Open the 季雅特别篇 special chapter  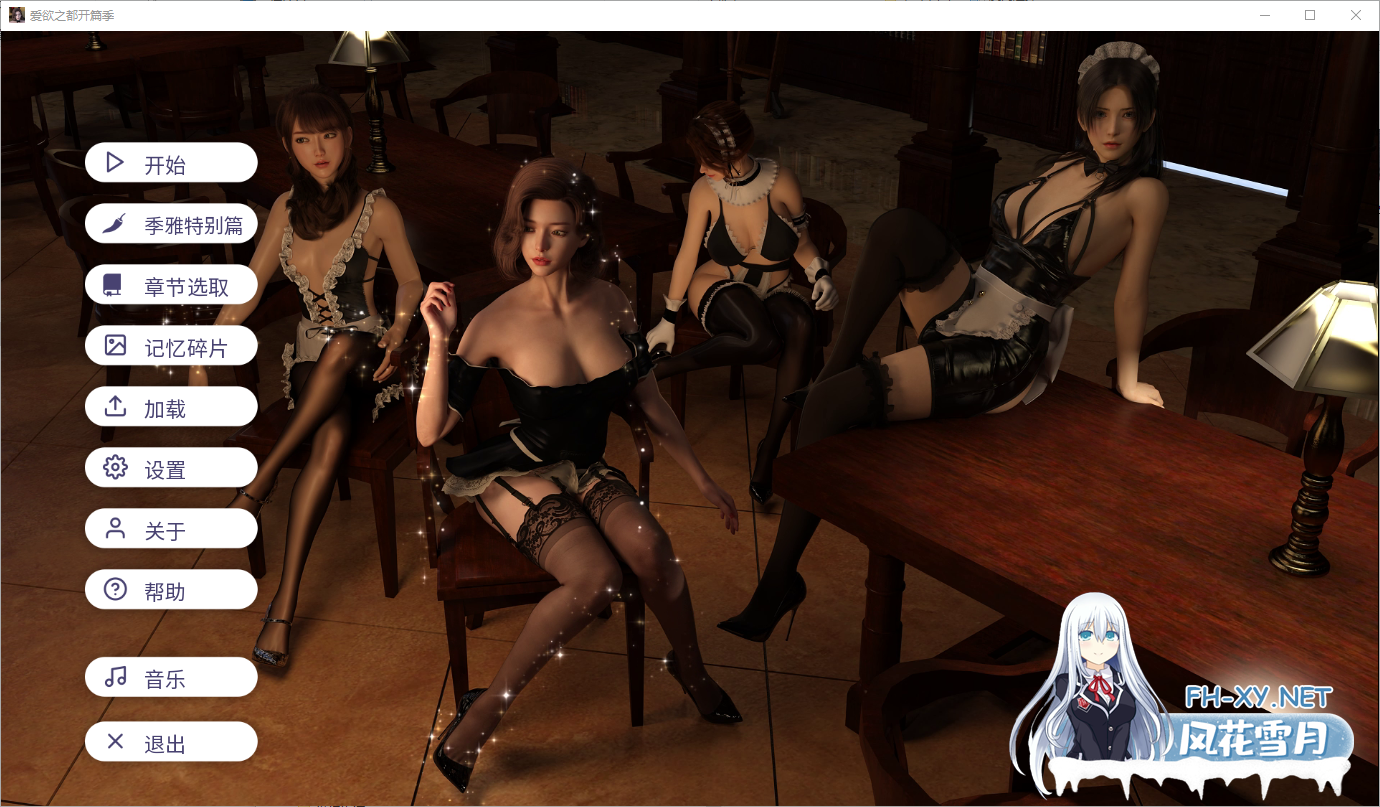click(170, 223)
